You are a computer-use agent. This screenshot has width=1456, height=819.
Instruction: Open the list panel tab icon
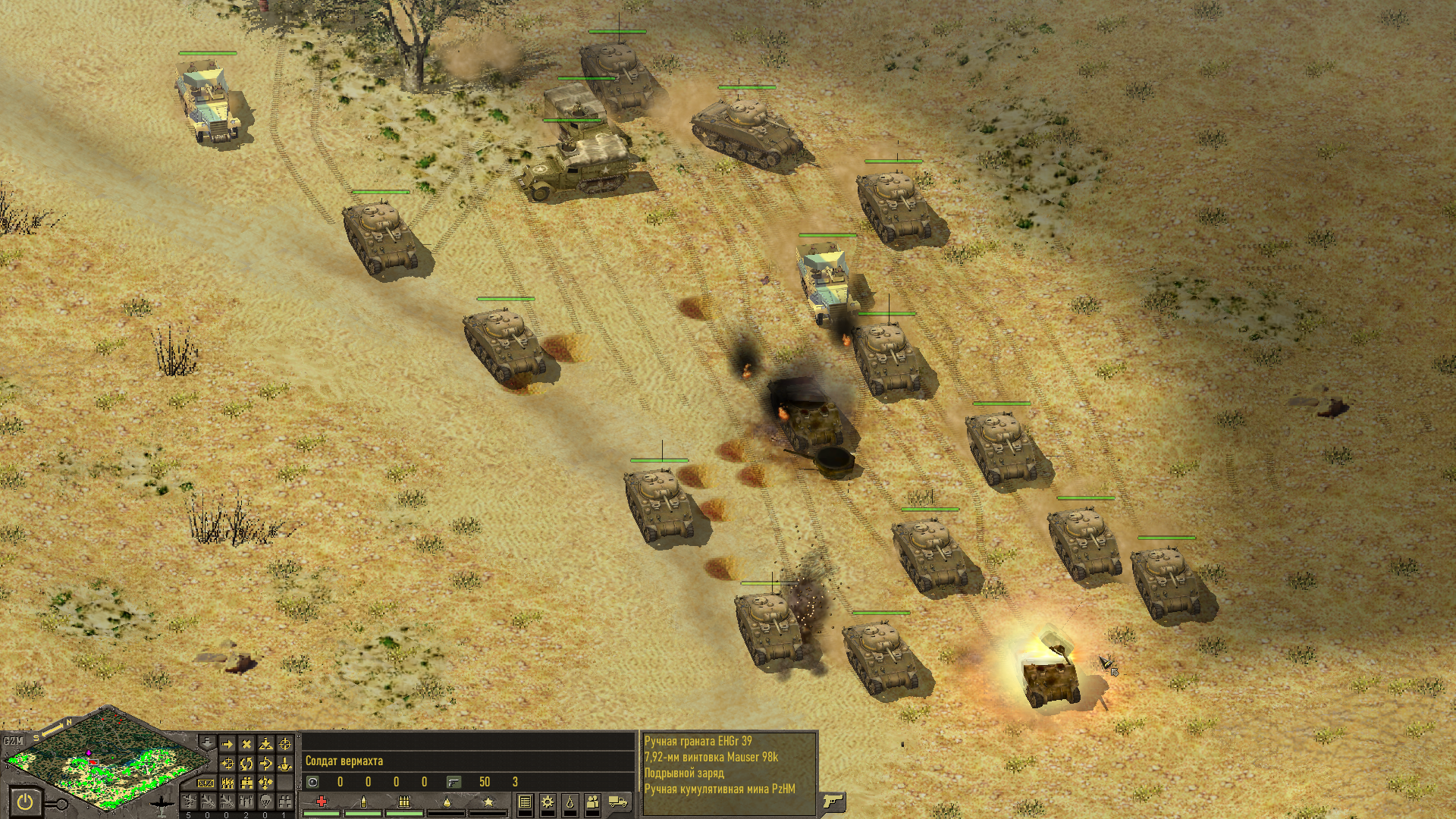[525, 802]
